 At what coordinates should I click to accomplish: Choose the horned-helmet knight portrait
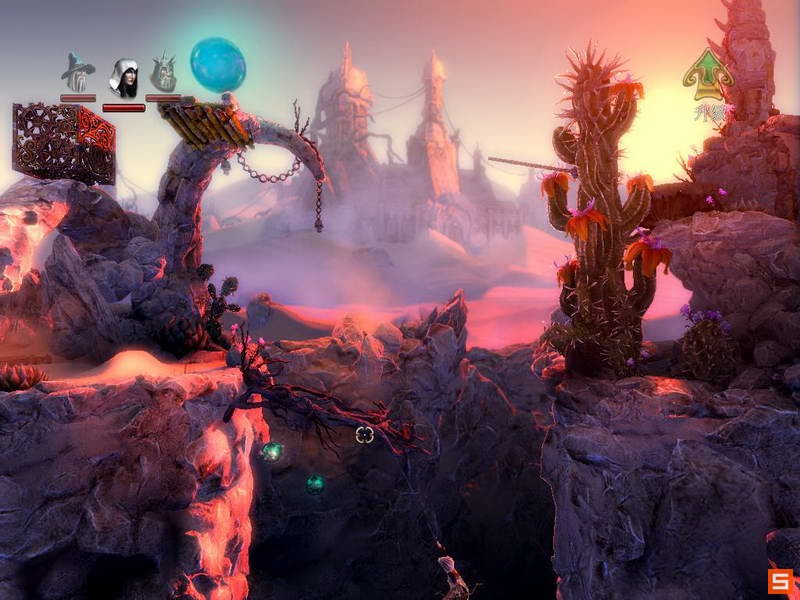(163, 75)
